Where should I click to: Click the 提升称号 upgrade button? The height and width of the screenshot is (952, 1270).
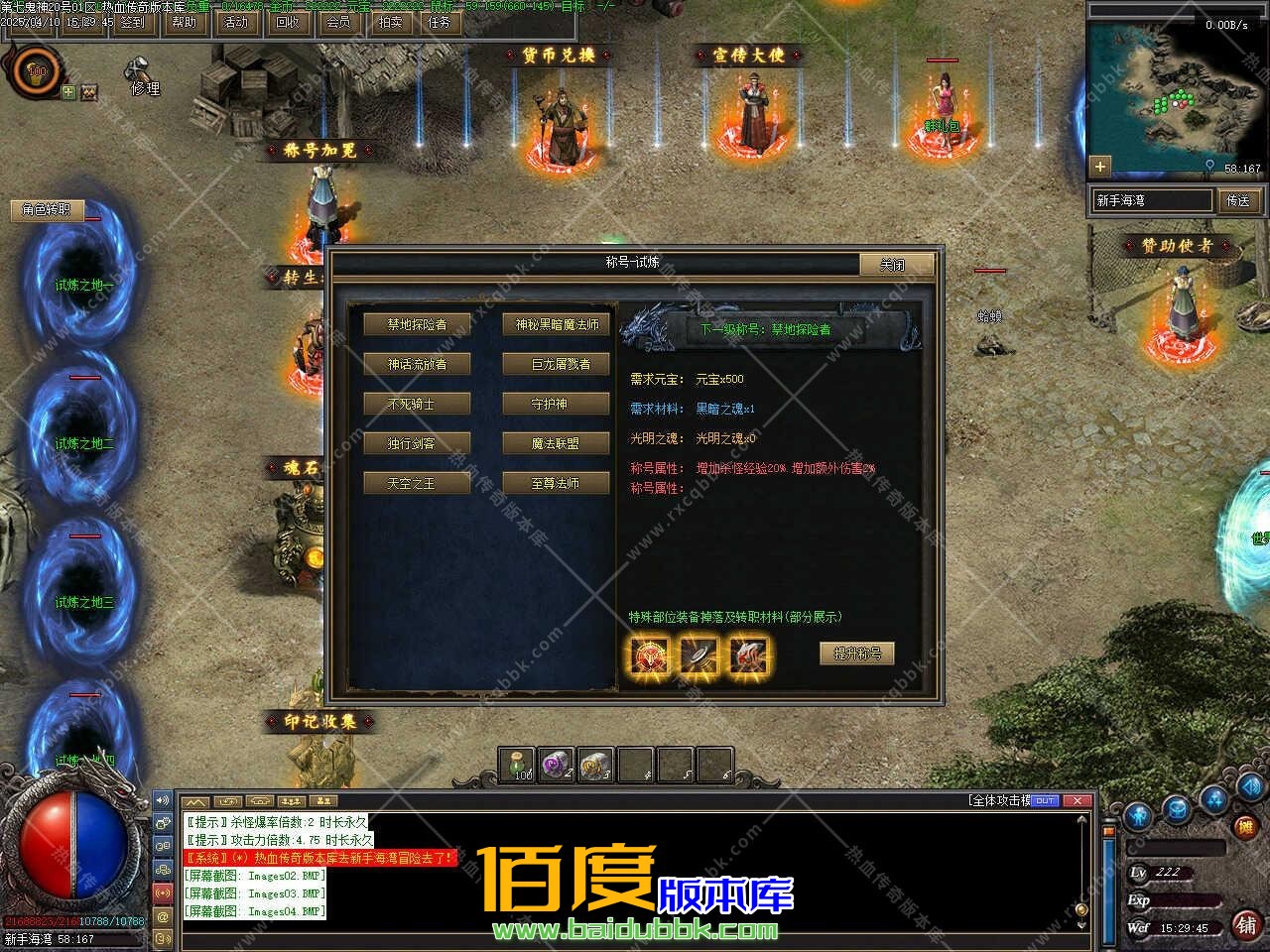tap(857, 654)
